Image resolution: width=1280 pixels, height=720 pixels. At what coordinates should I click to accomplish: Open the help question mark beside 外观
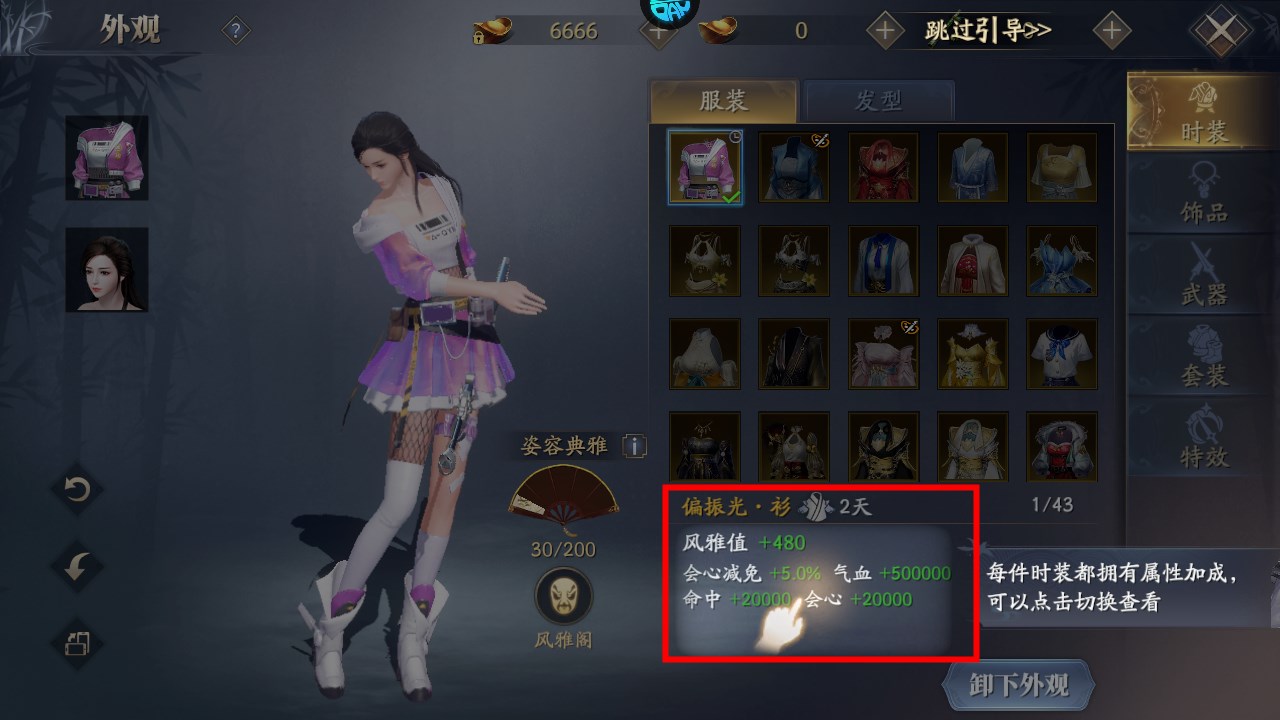pos(234,30)
